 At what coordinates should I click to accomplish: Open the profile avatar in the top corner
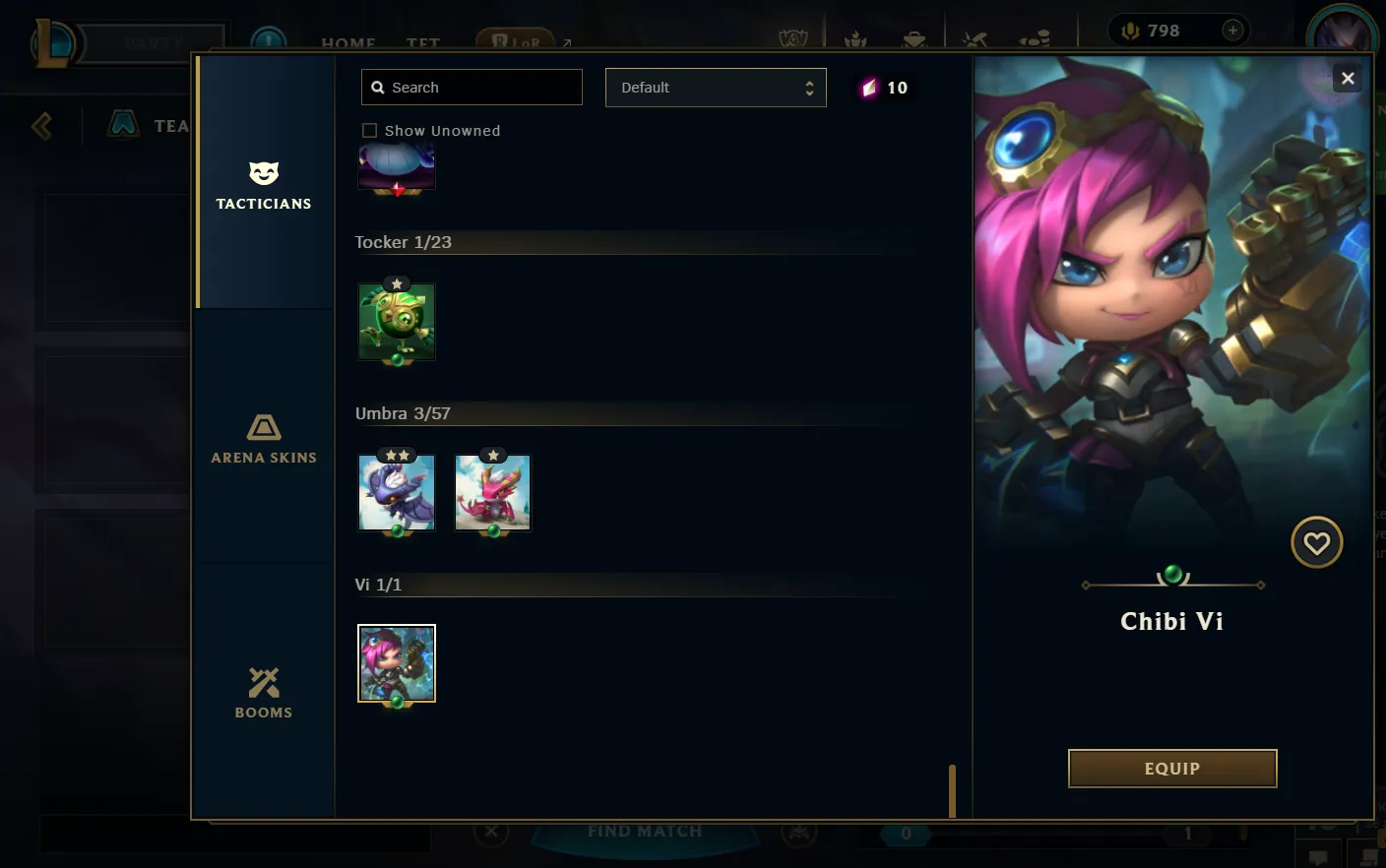click(1343, 30)
